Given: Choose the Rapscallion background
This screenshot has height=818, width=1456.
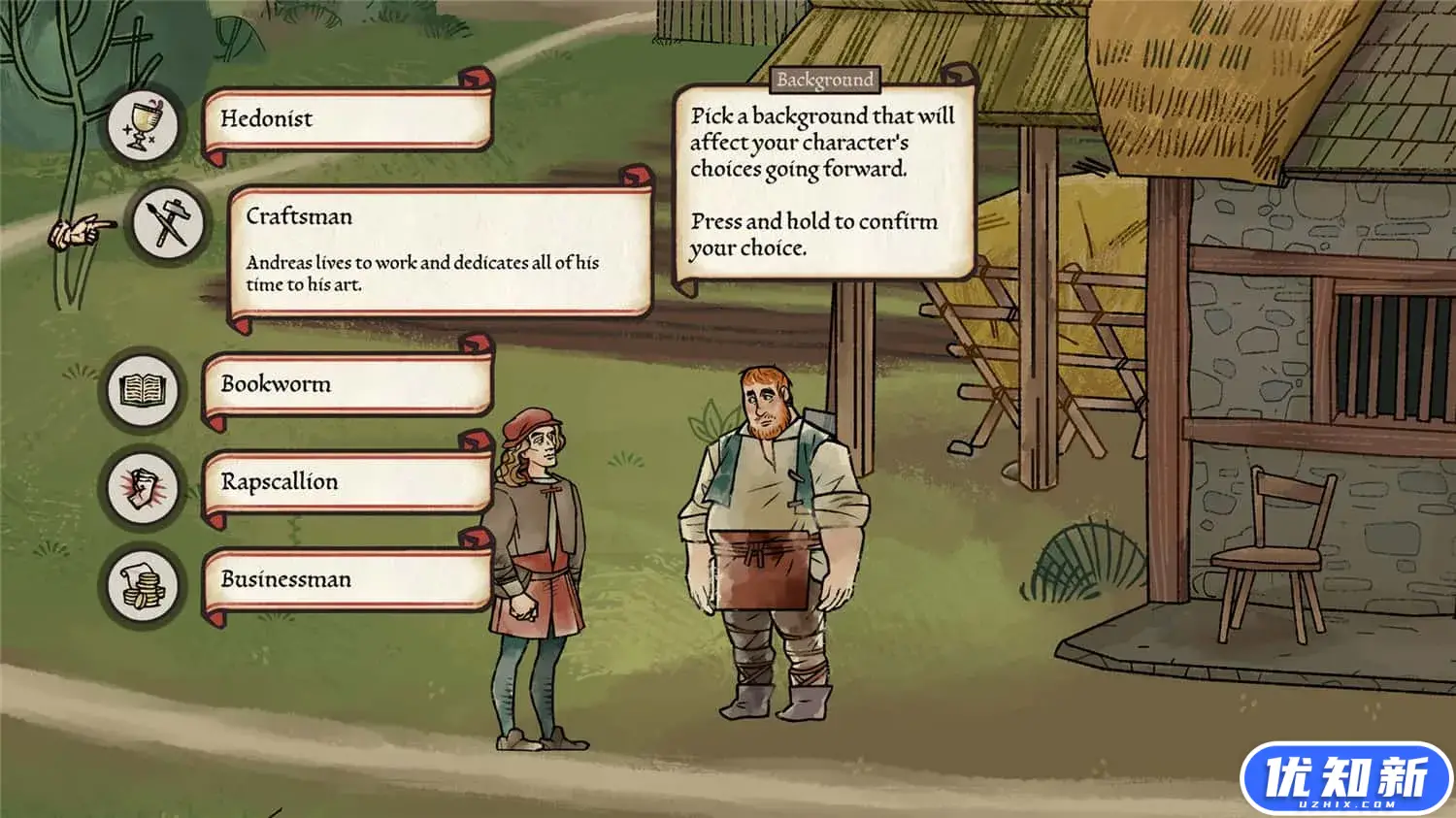Looking at the screenshot, I should pos(347,482).
